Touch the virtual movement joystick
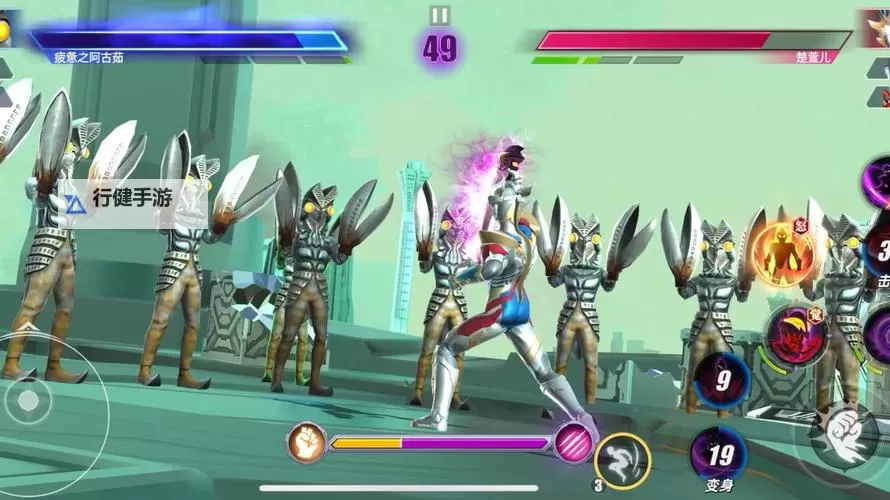Screen dimensions: 890x500 pyautogui.click(x=30, y=401)
